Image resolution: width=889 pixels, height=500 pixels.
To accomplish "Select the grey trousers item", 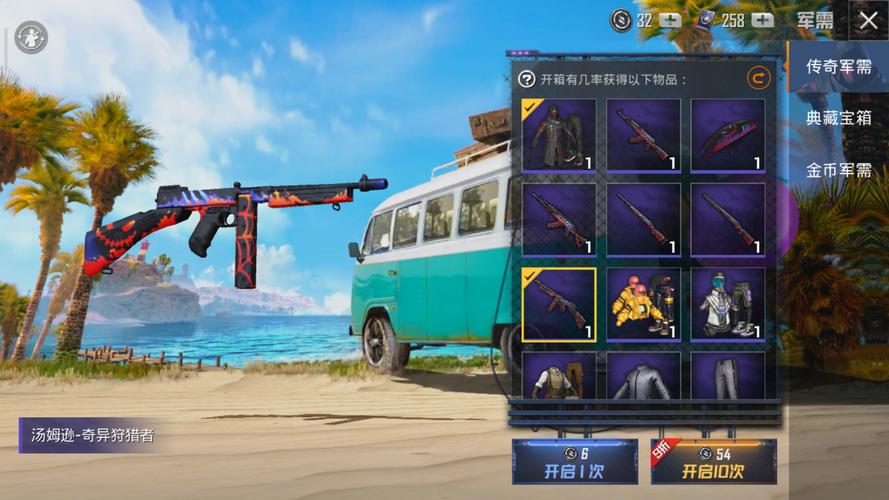I will tap(728, 377).
